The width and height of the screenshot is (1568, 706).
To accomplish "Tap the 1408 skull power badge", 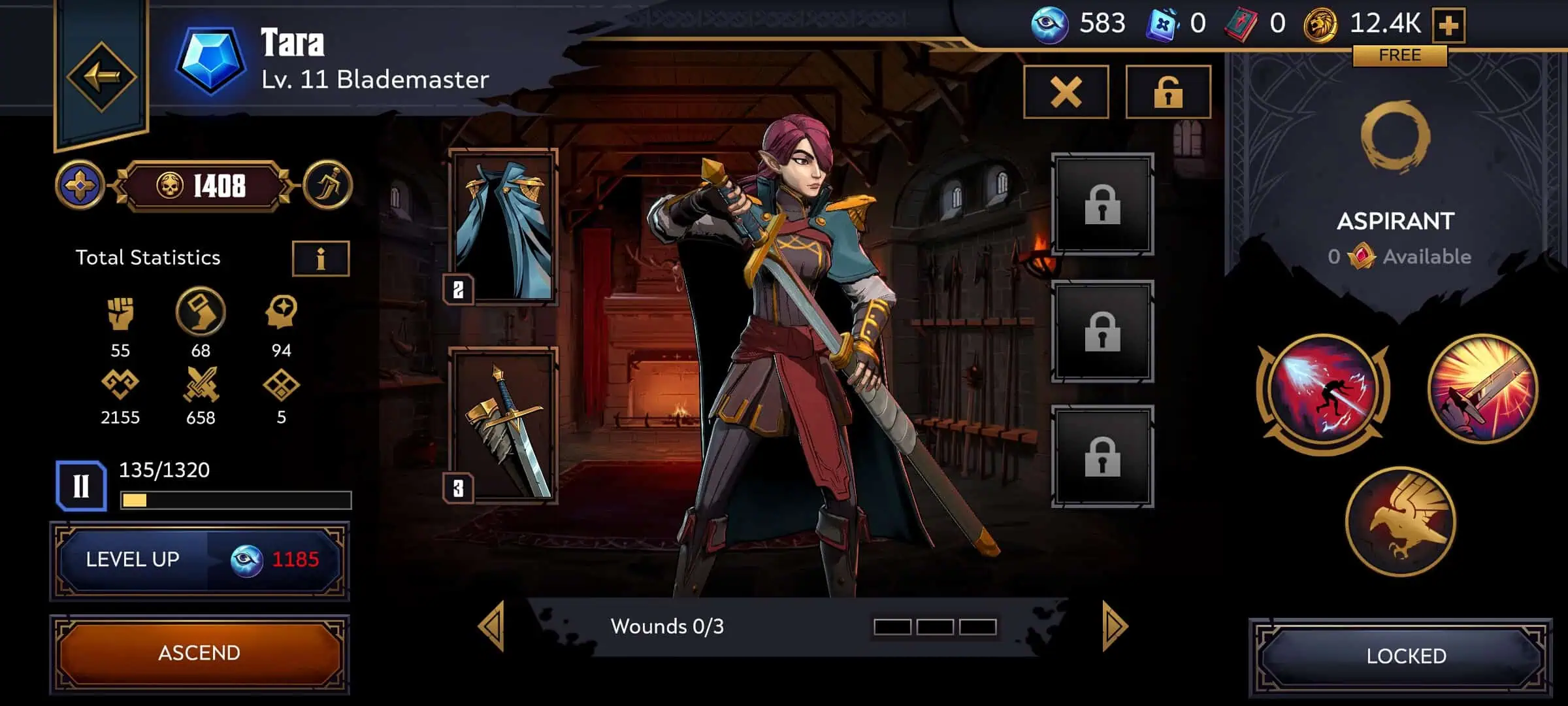I will 204,186.
